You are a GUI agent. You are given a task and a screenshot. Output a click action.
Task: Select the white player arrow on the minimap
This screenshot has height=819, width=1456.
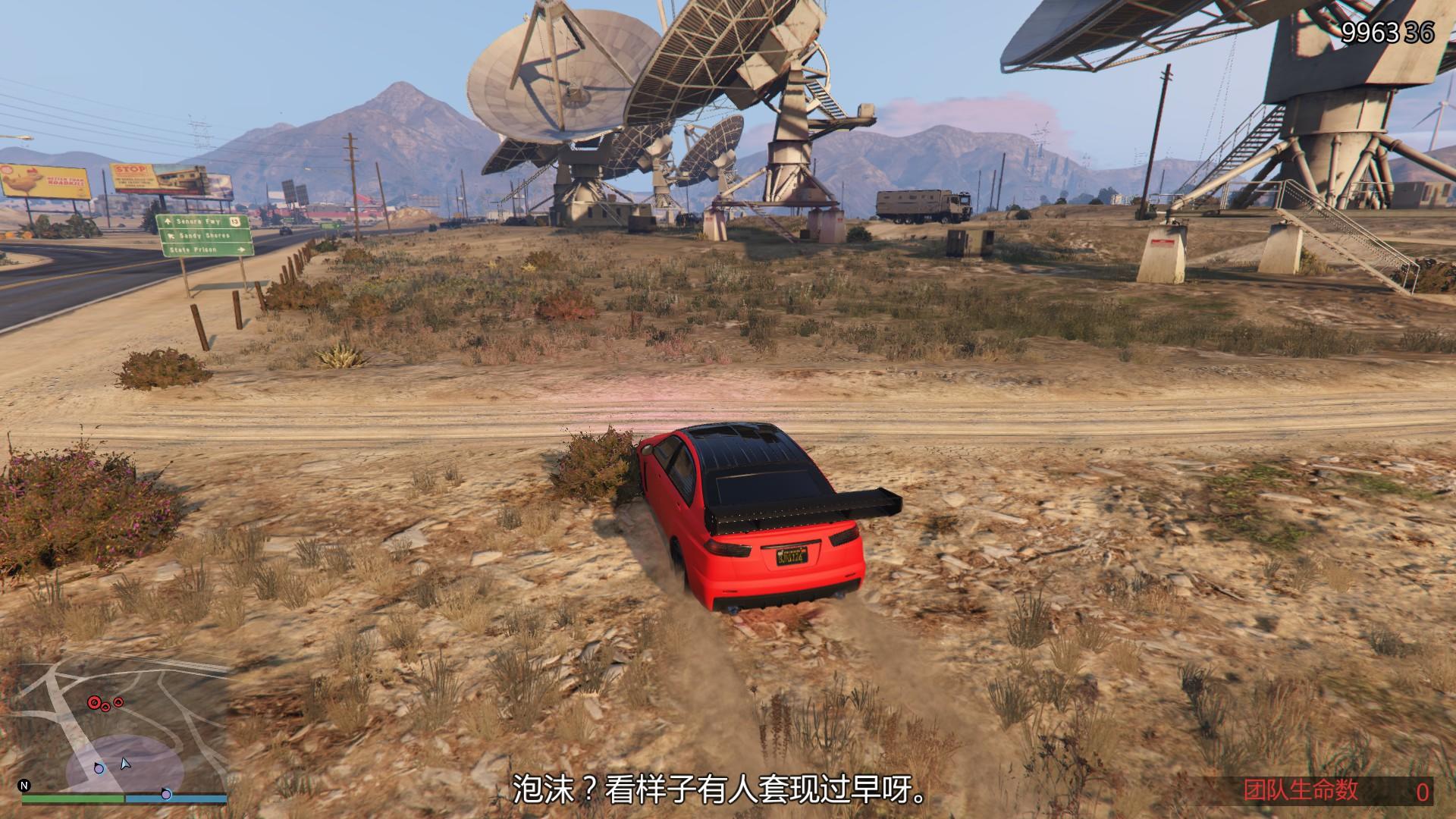click(x=125, y=764)
